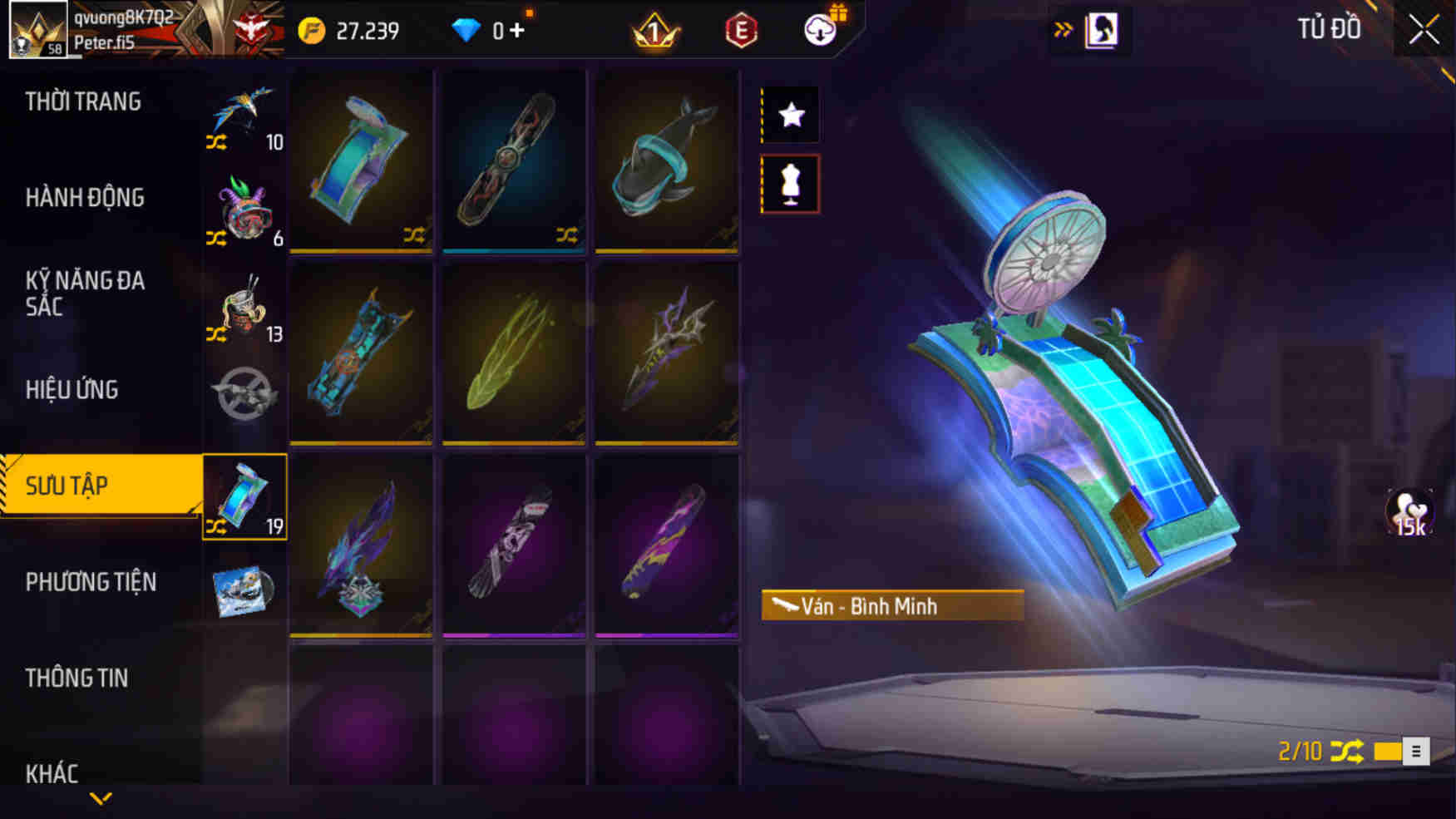Expand the KHÁC section chevron at bottom left
This screenshot has height=819, width=1456.
point(101,797)
